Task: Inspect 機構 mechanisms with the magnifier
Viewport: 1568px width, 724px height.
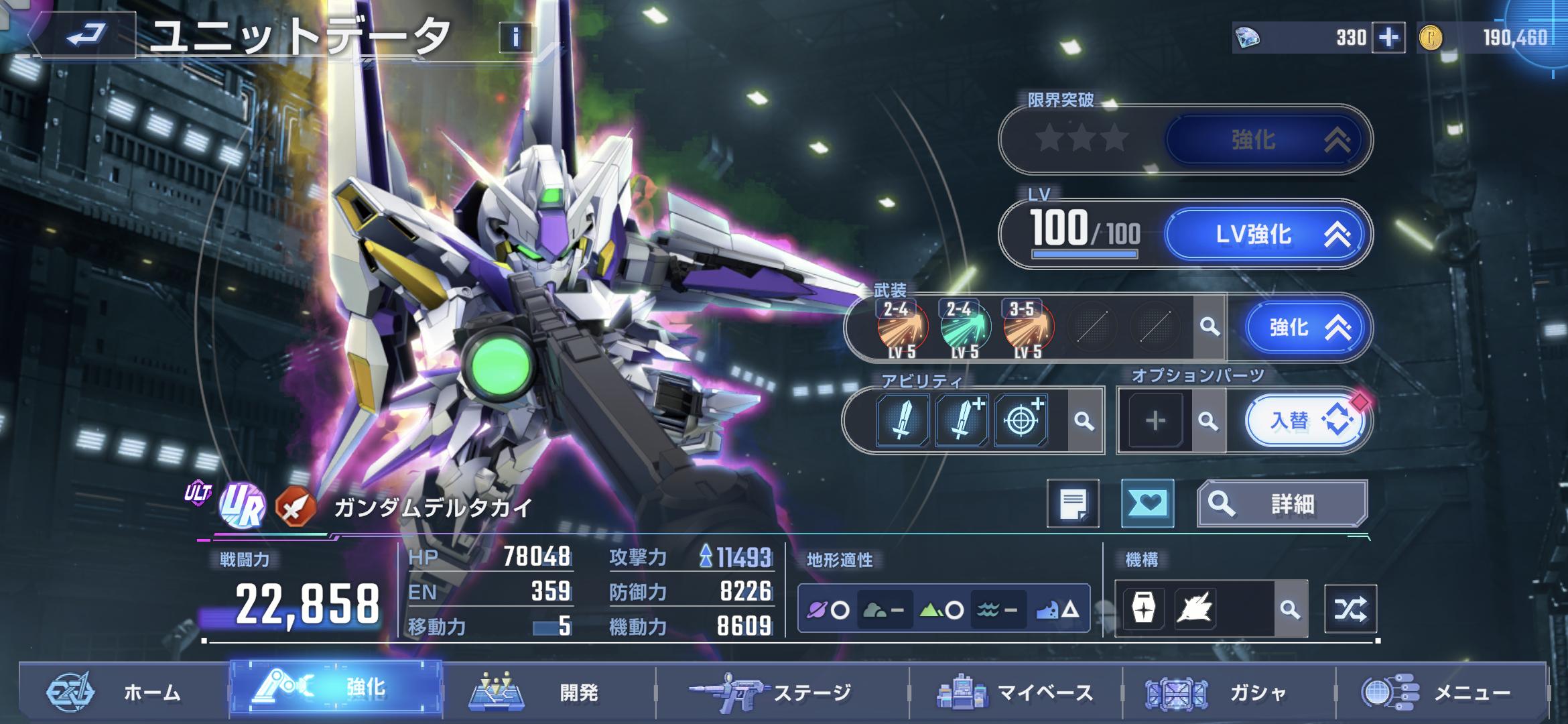Action: point(1290,609)
